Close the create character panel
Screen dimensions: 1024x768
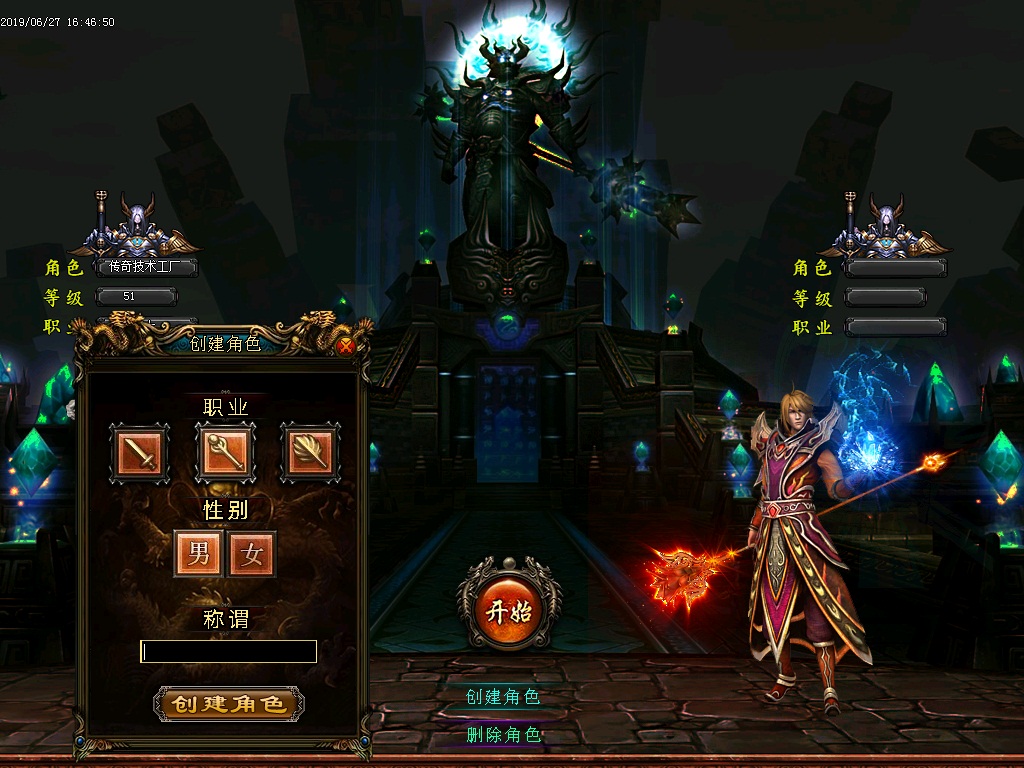tap(346, 347)
